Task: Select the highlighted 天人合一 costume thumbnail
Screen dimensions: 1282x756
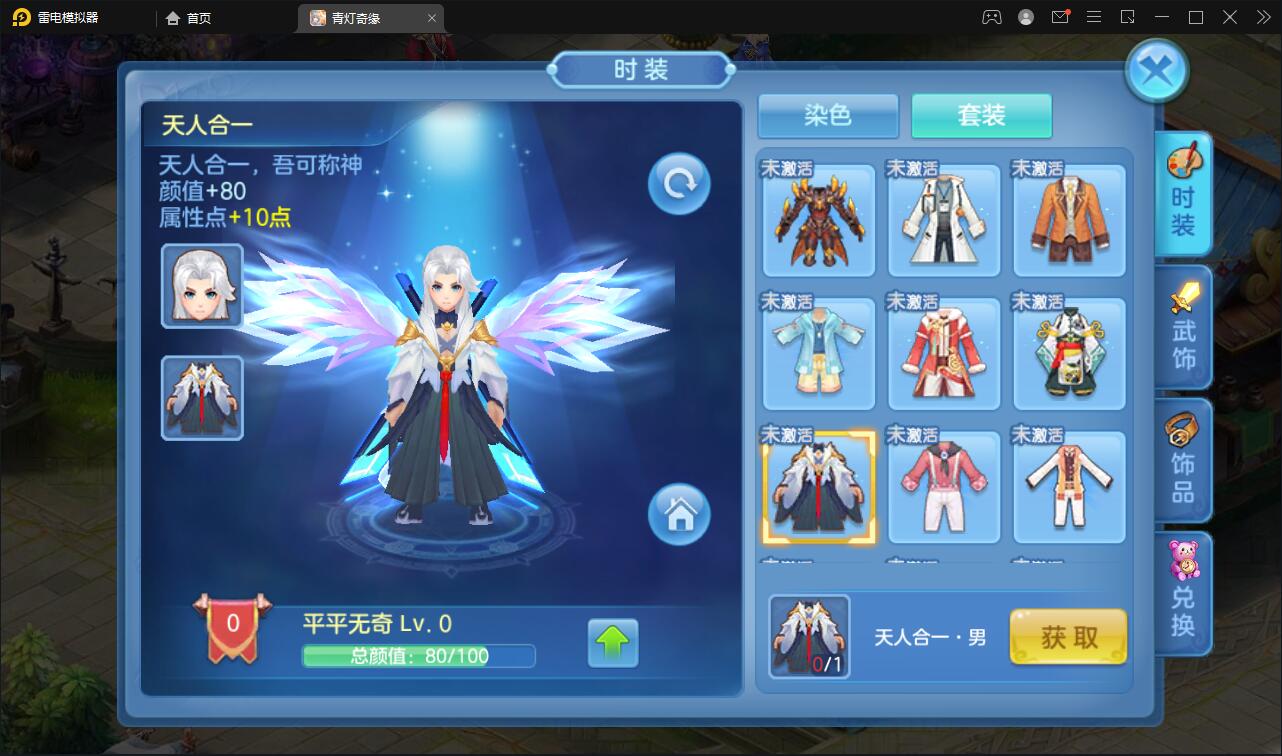Action: (818, 486)
